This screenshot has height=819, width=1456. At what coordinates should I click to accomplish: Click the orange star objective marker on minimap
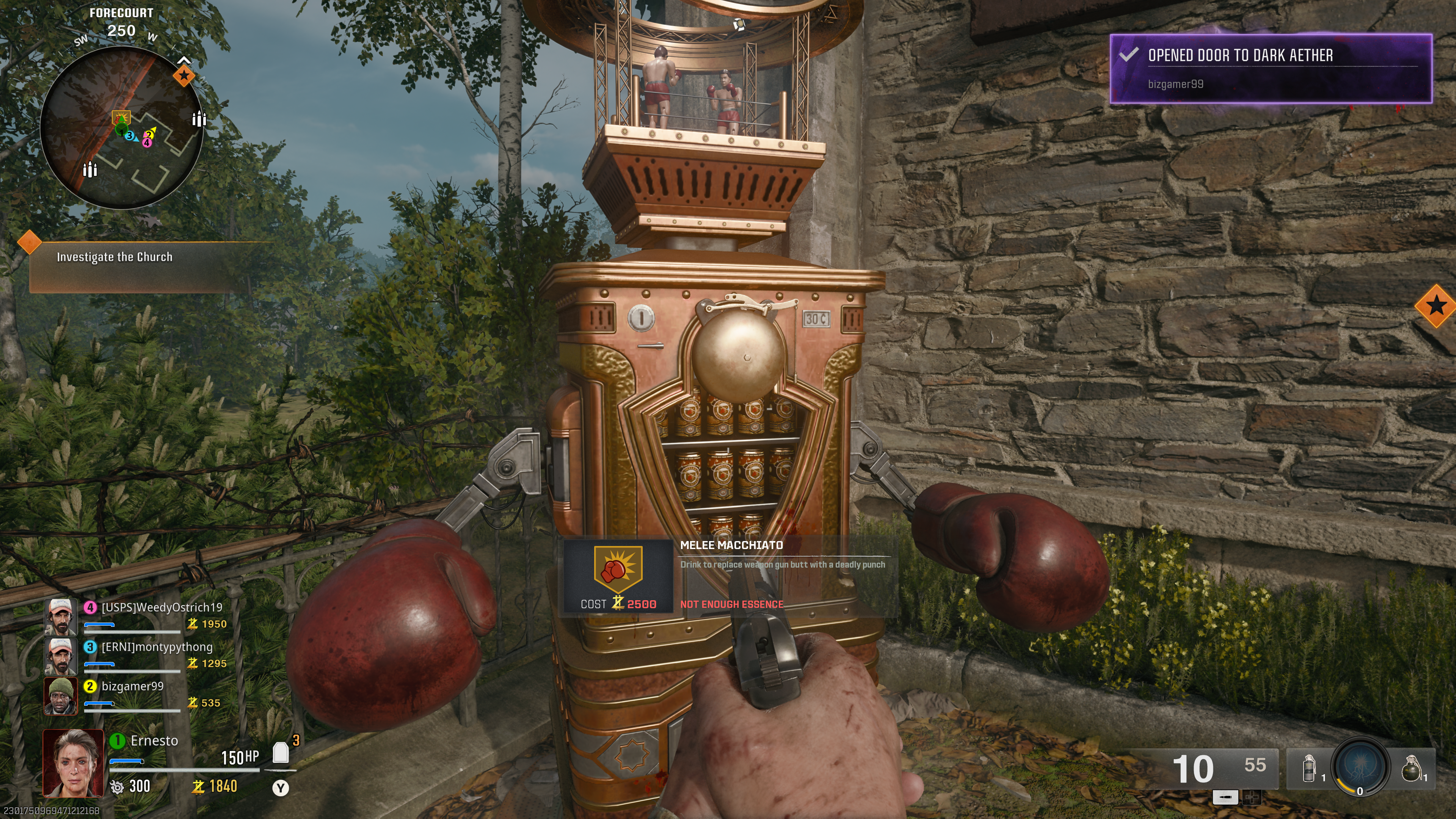pos(184,75)
